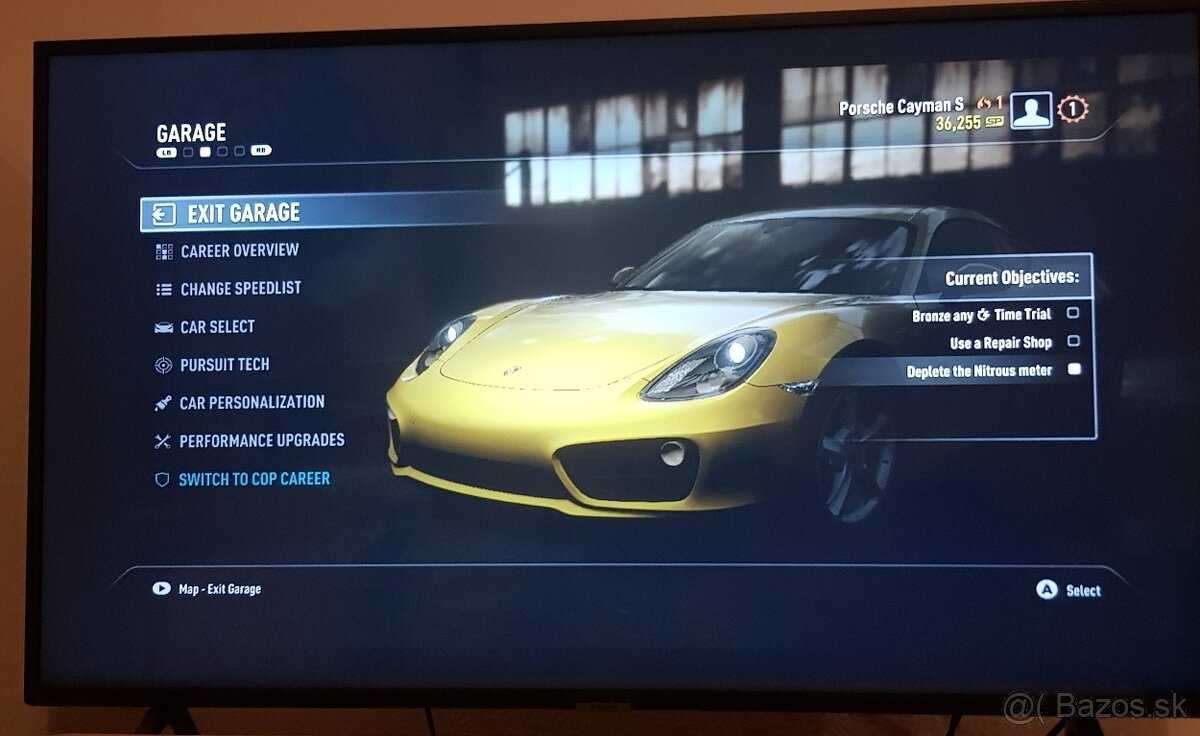
Task: Open the Car Select menu
Action: pos(217,327)
